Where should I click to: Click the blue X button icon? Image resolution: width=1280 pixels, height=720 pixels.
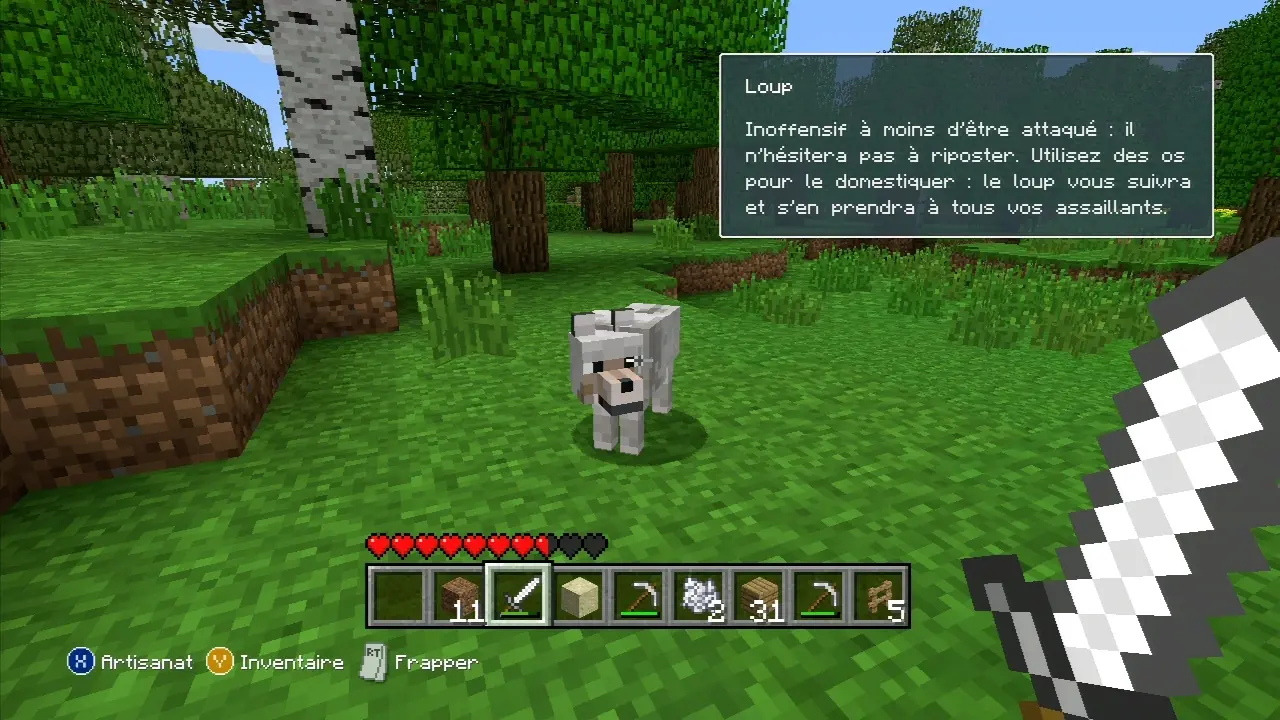tap(80, 662)
